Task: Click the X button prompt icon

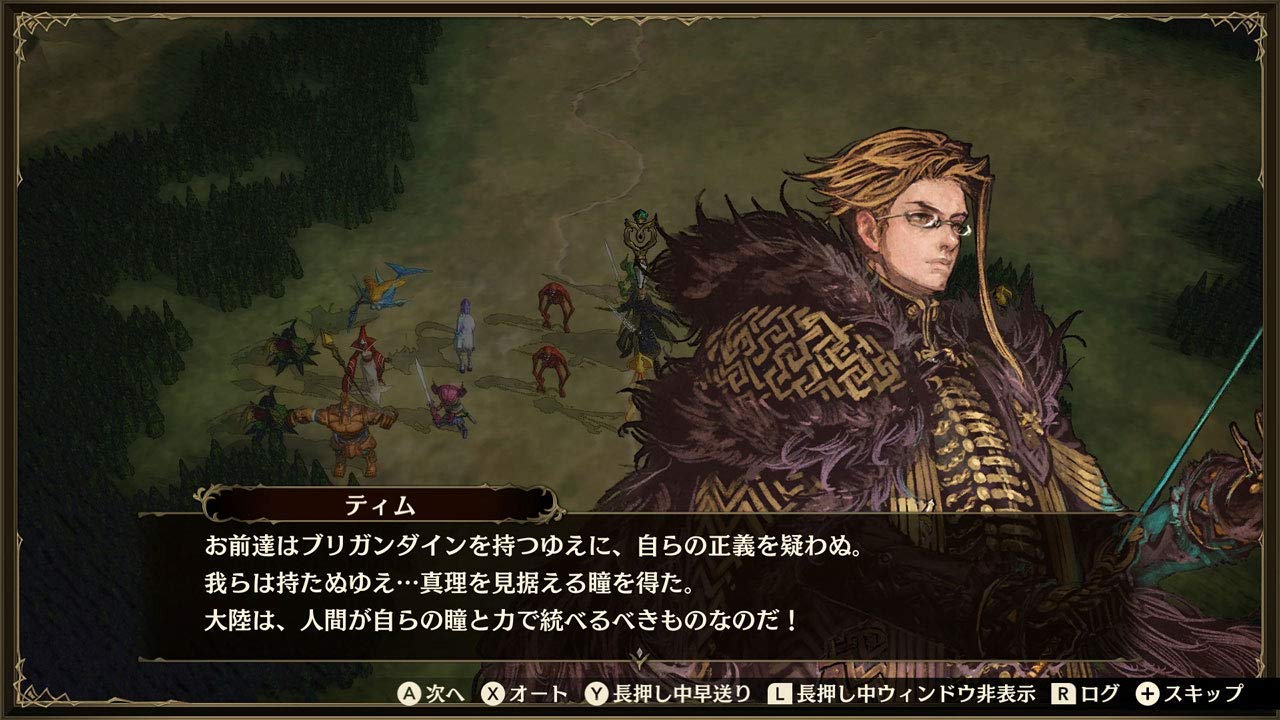Action: tap(493, 692)
